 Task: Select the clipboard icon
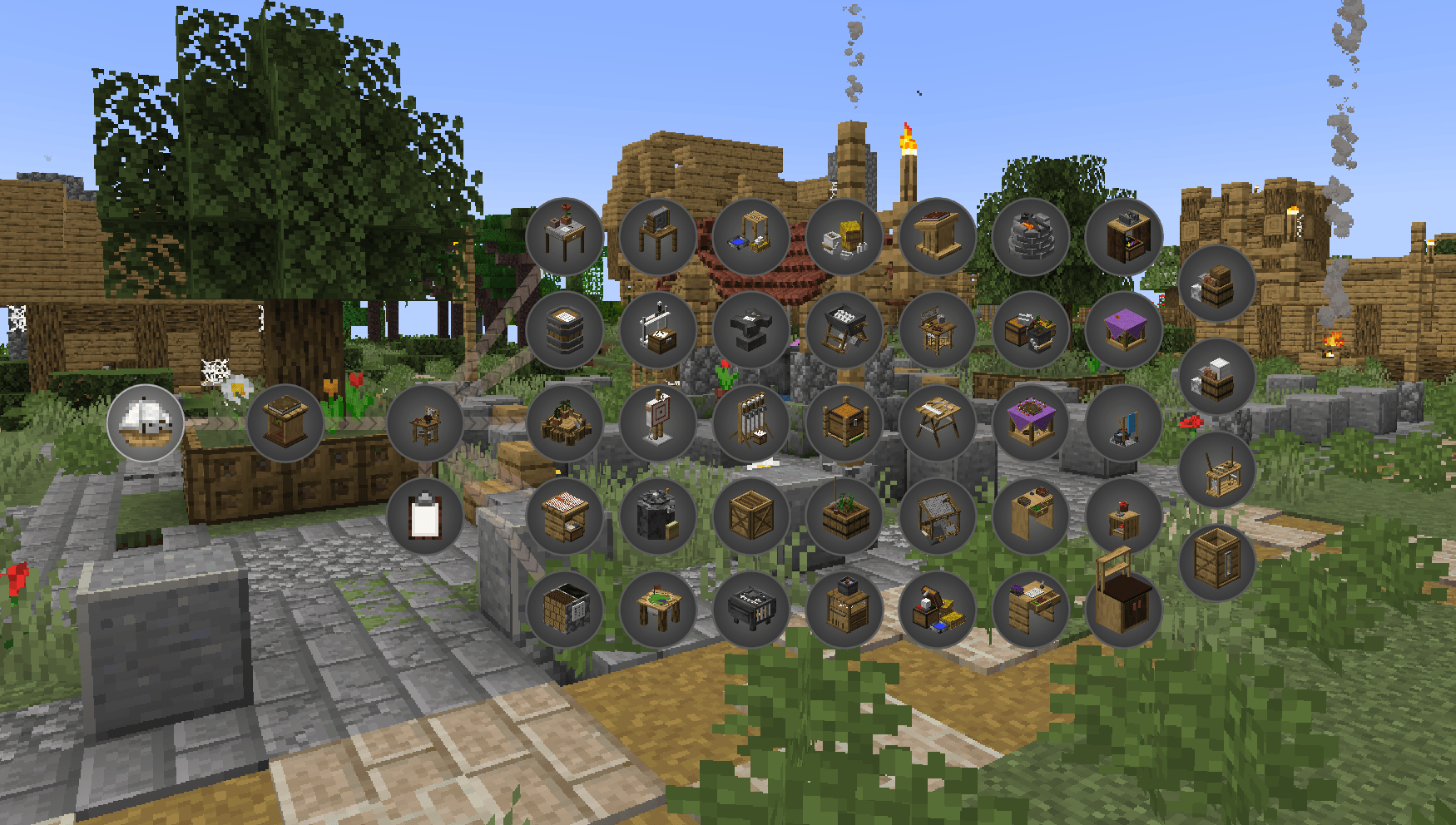click(x=424, y=514)
